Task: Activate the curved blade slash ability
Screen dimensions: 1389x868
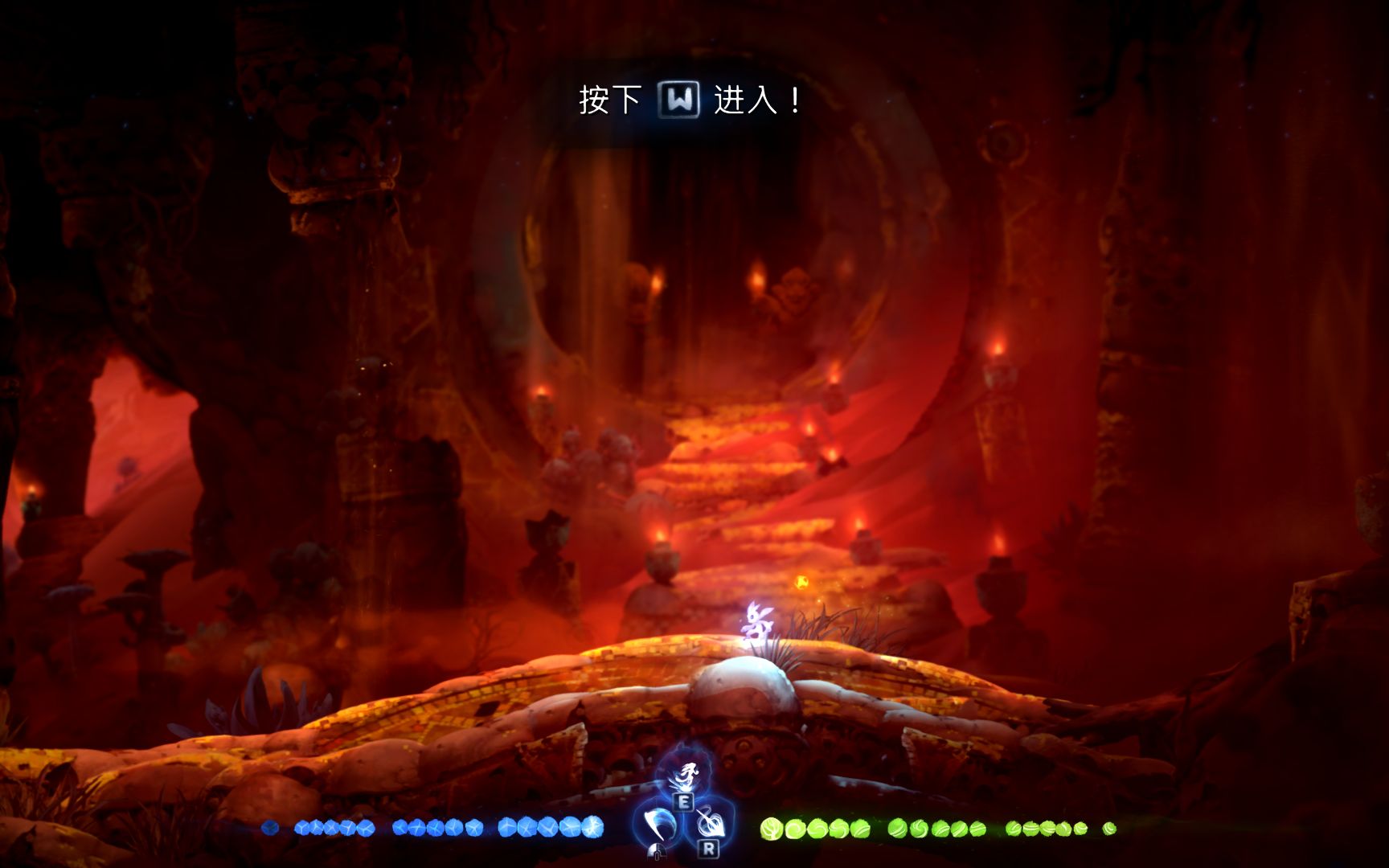Action: [x=658, y=823]
